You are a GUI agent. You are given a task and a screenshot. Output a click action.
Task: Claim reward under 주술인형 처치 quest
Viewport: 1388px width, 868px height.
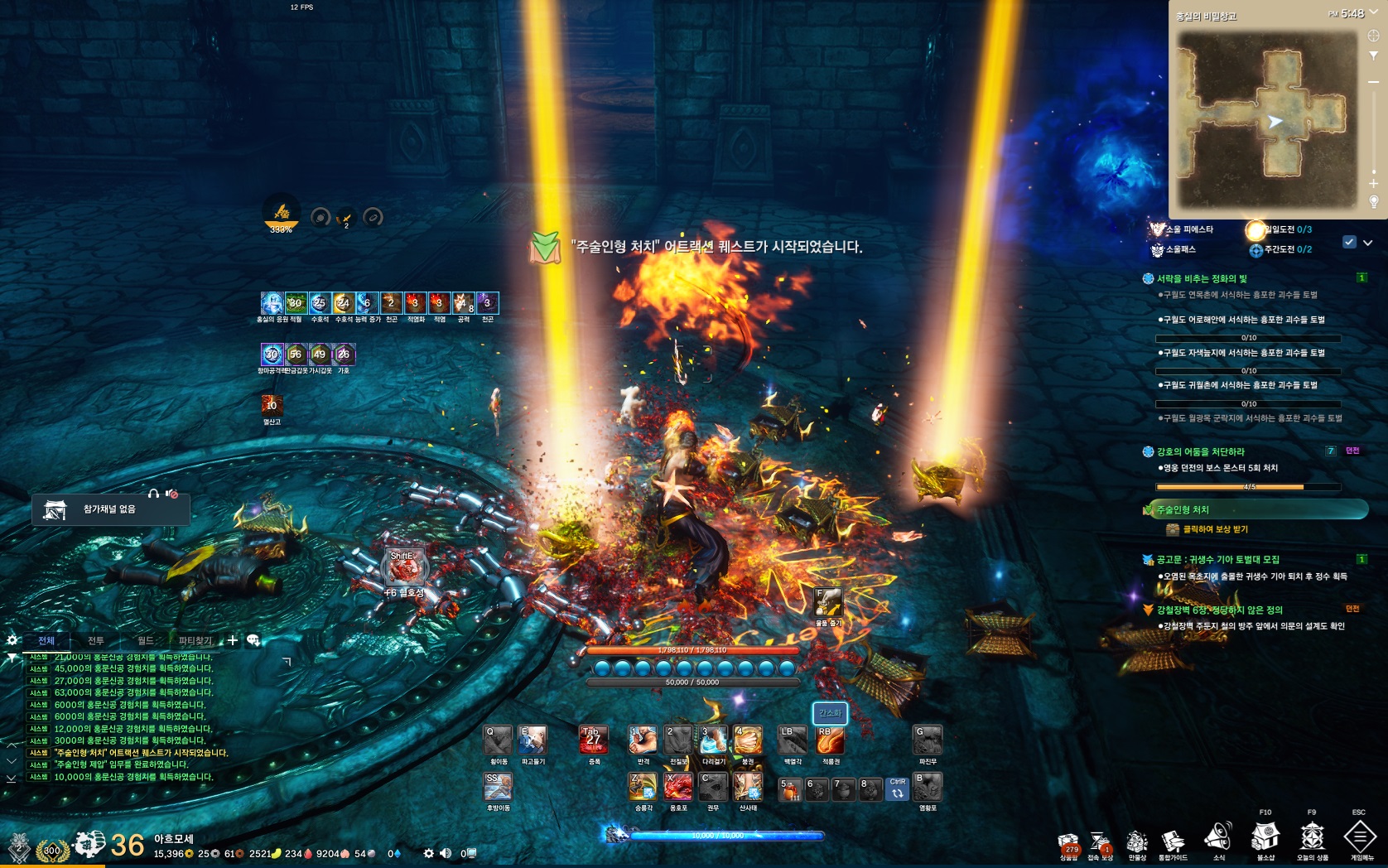click(x=1215, y=529)
